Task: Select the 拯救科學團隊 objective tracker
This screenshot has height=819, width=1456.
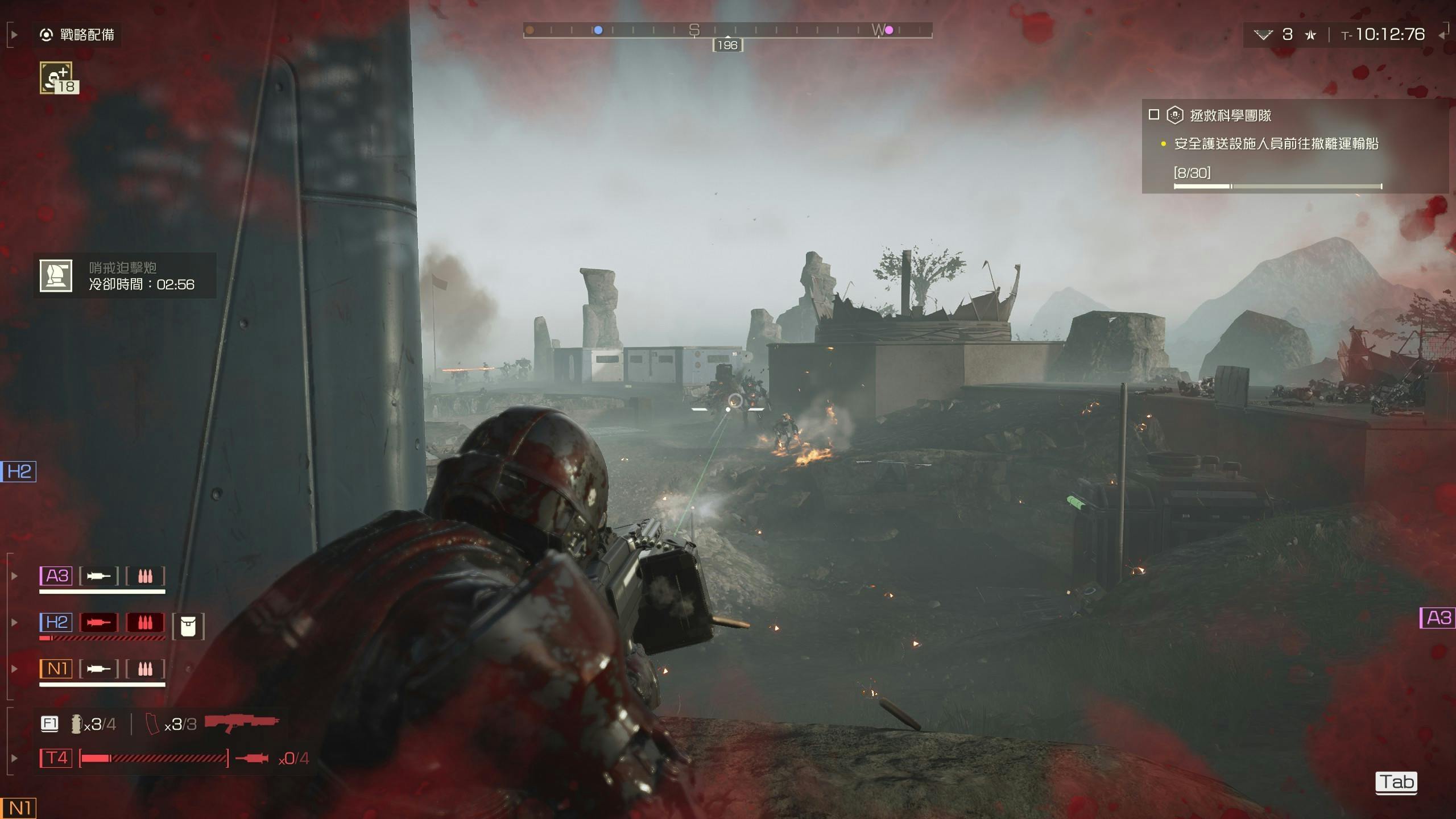Action: click(x=1230, y=115)
